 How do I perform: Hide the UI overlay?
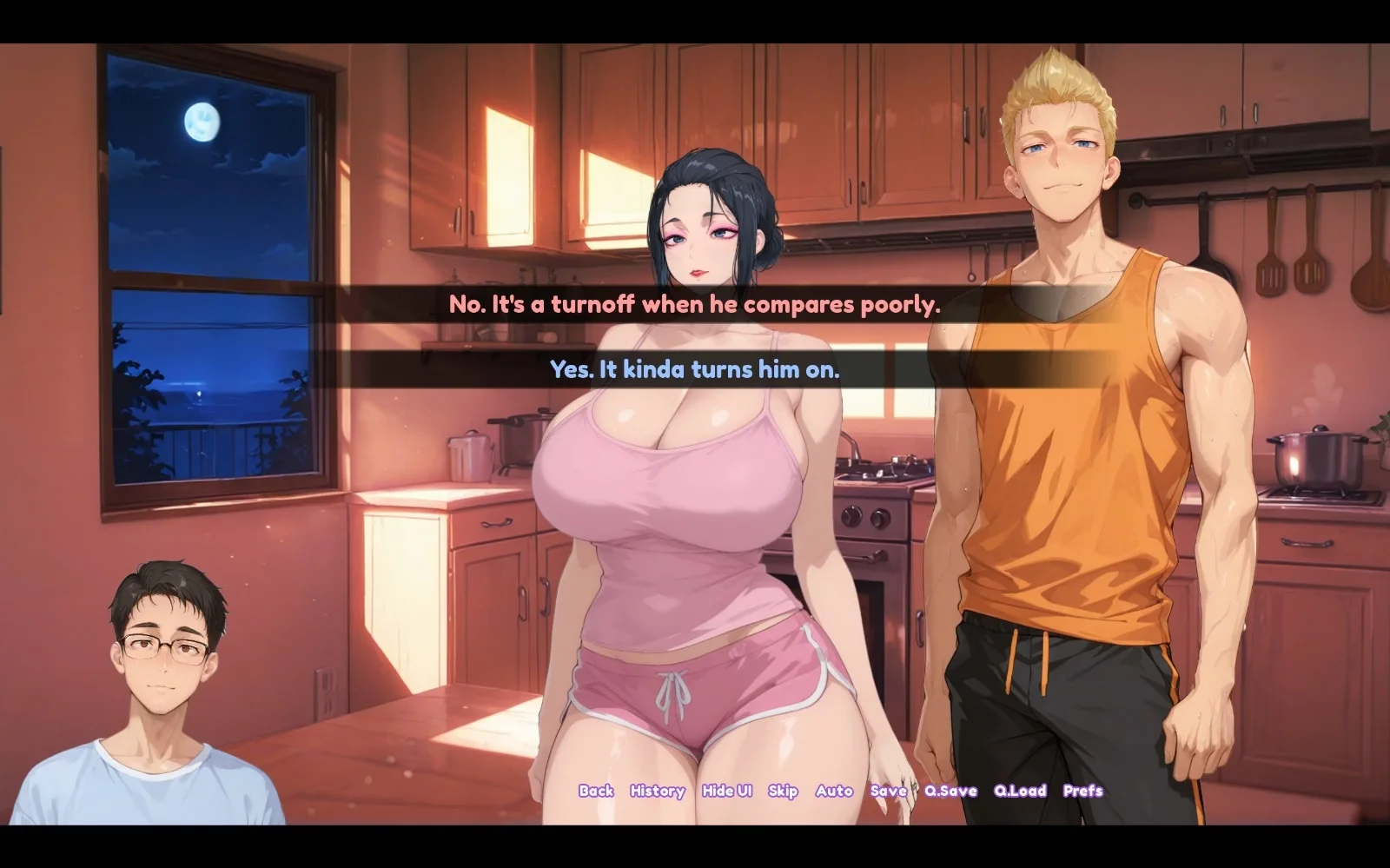(x=726, y=791)
